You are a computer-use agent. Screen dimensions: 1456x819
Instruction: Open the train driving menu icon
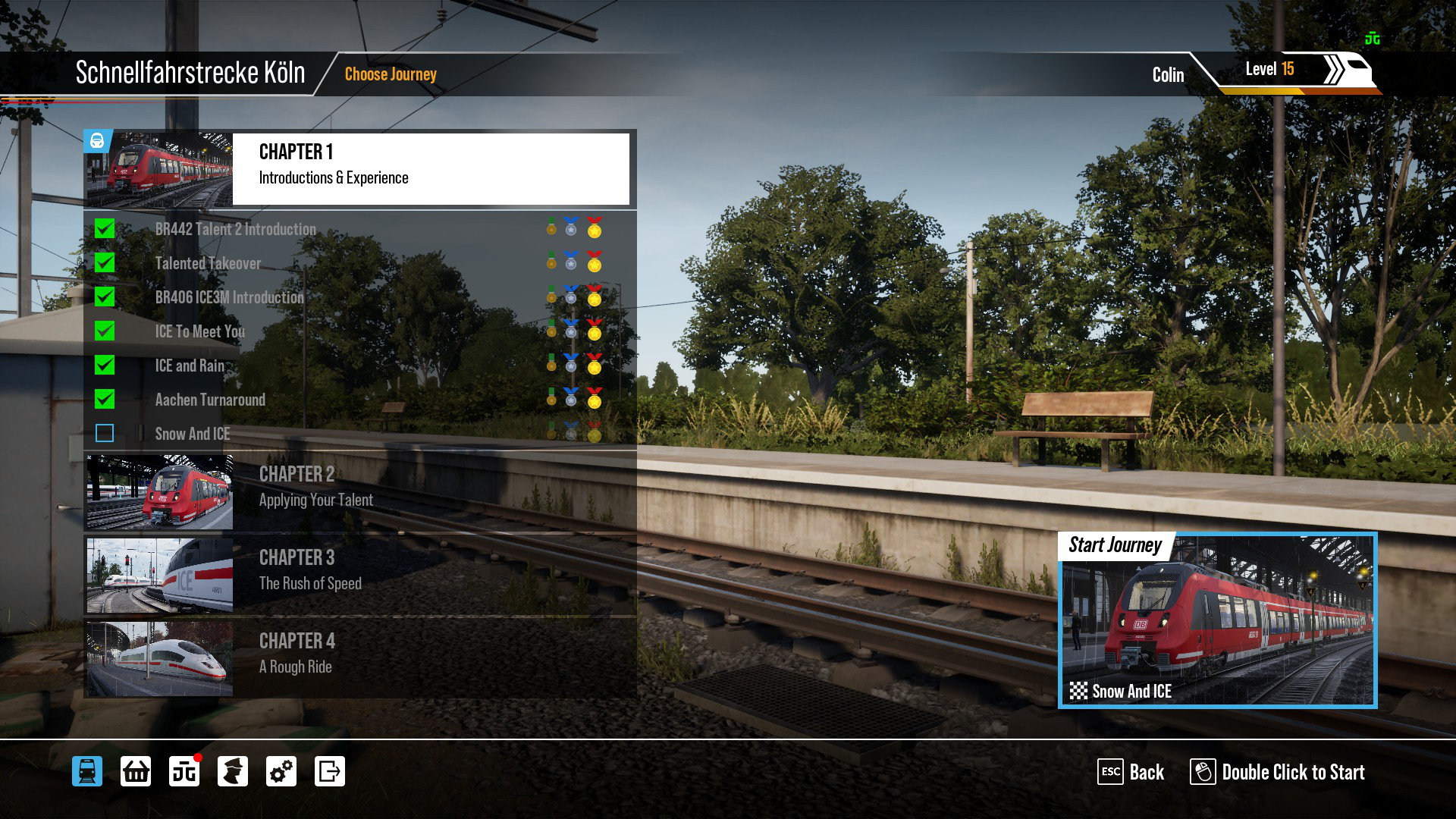coord(87,771)
